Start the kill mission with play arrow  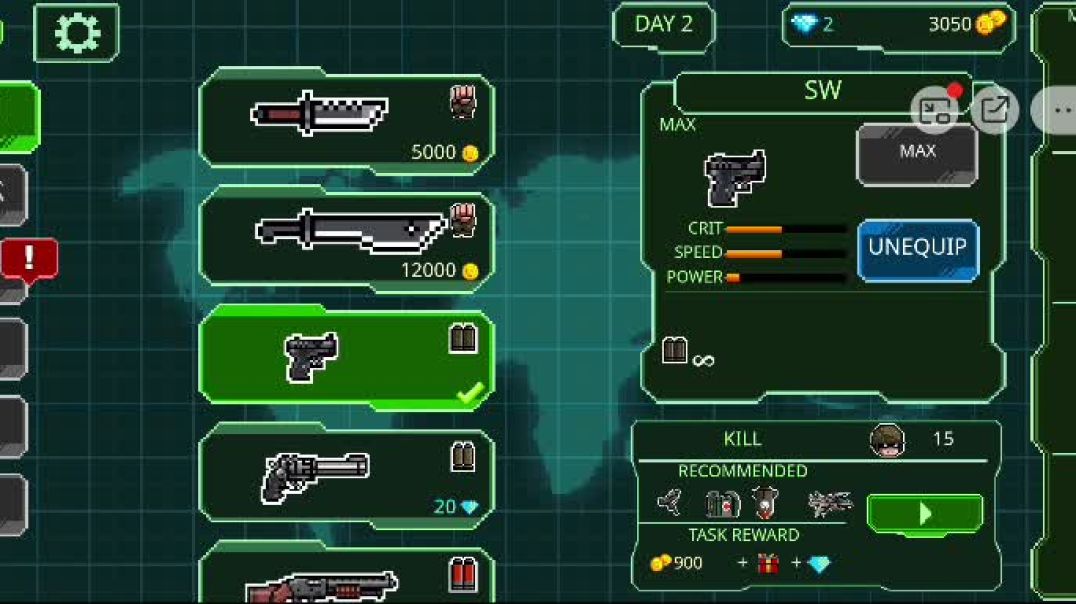[924, 514]
